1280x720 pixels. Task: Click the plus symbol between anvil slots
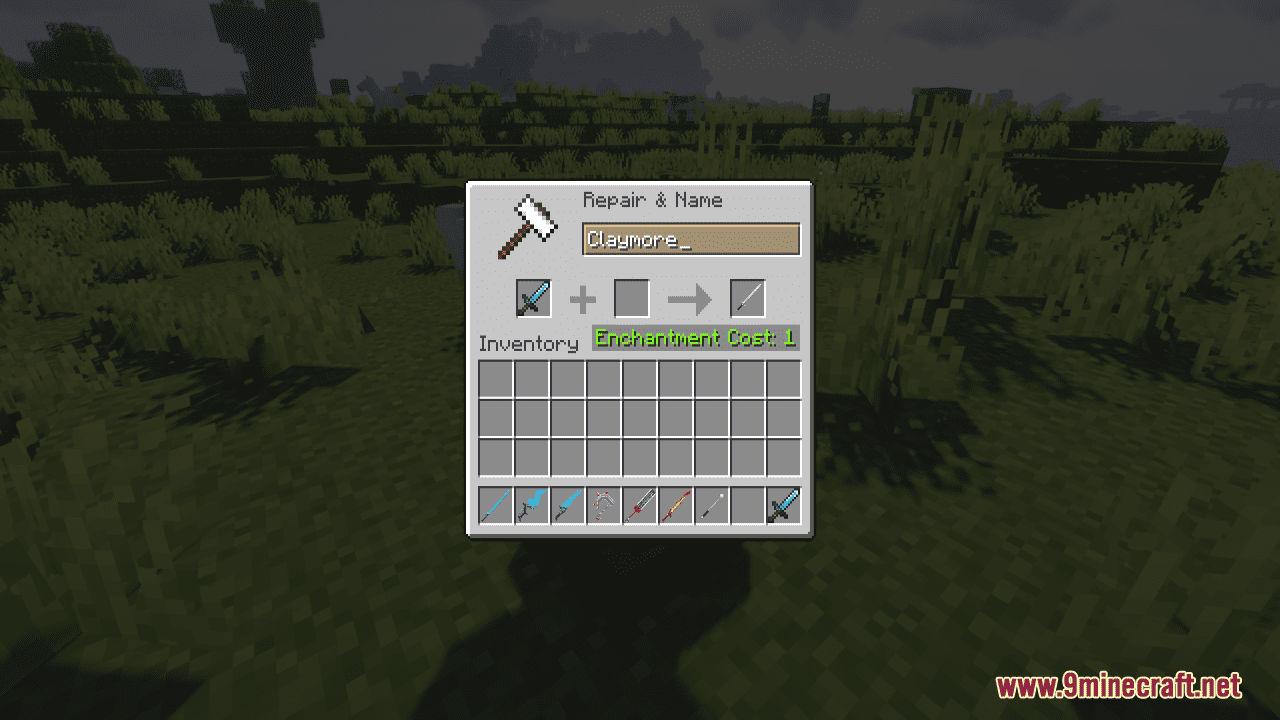point(582,298)
